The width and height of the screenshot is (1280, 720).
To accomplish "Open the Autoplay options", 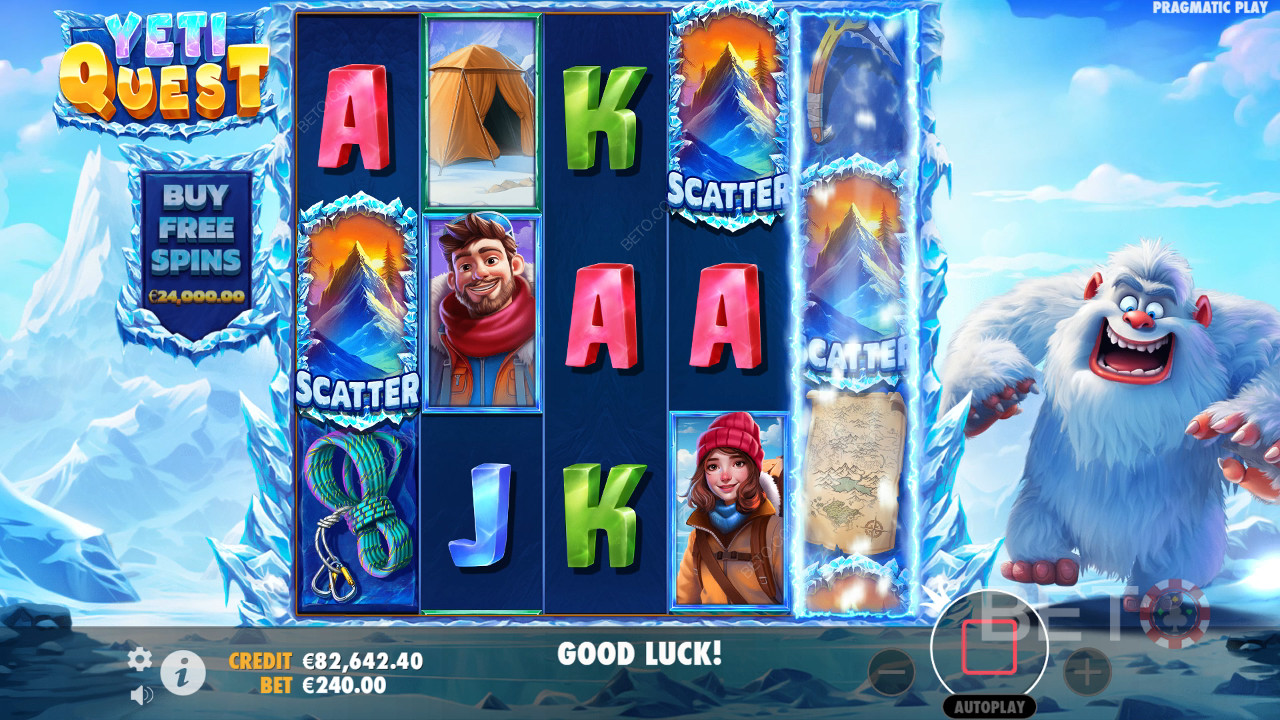I will pyautogui.click(x=989, y=707).
